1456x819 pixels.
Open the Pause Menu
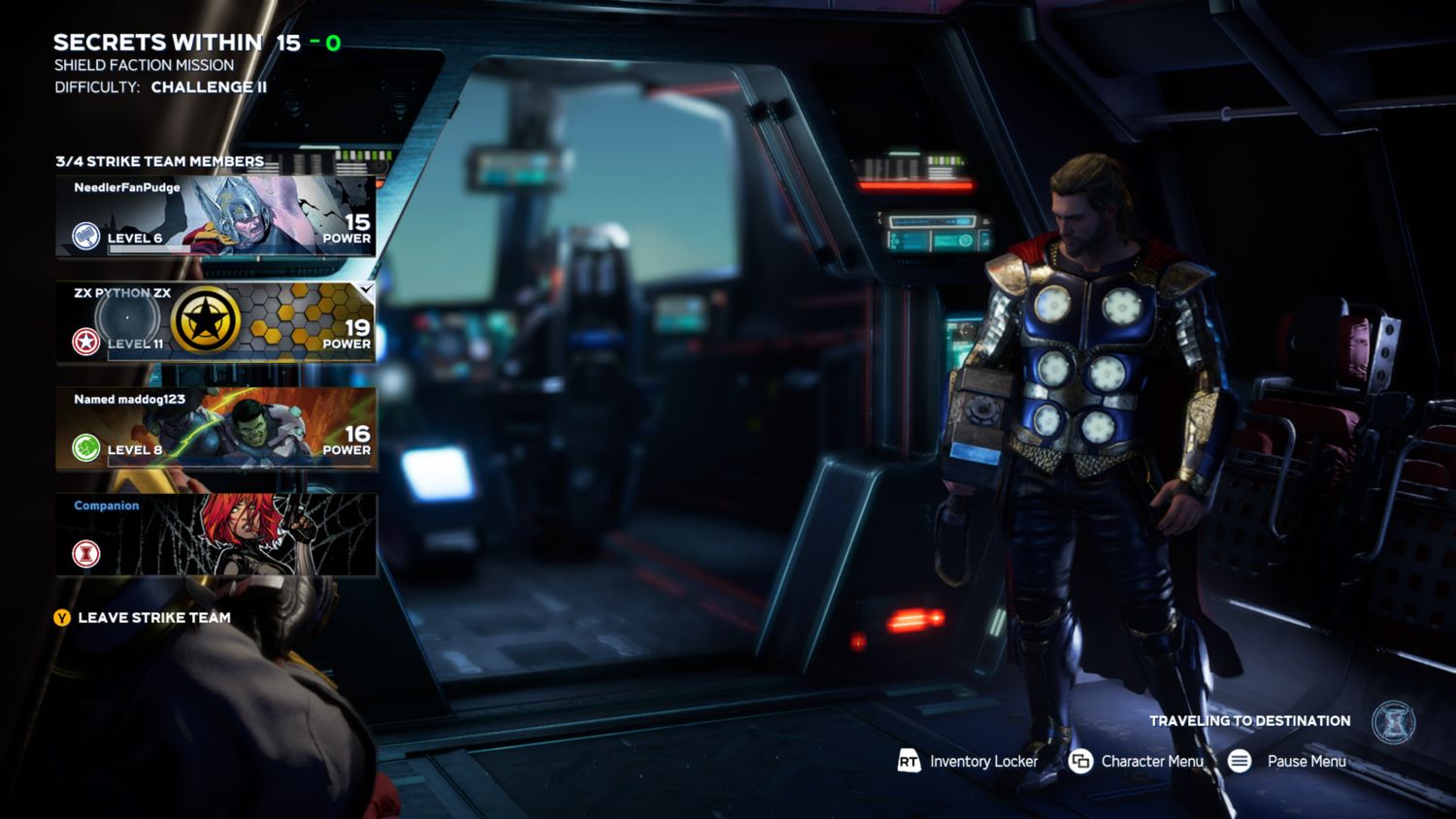tap(1287, 762)
